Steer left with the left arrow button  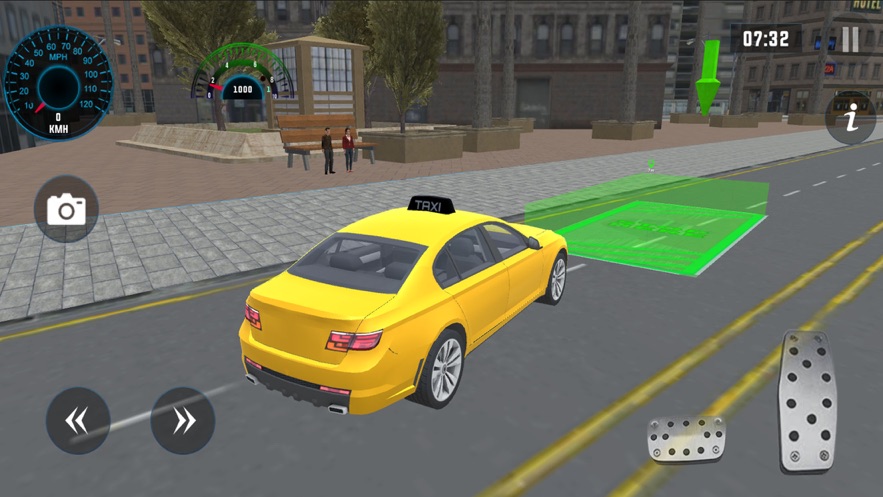(x=78, y=421)
